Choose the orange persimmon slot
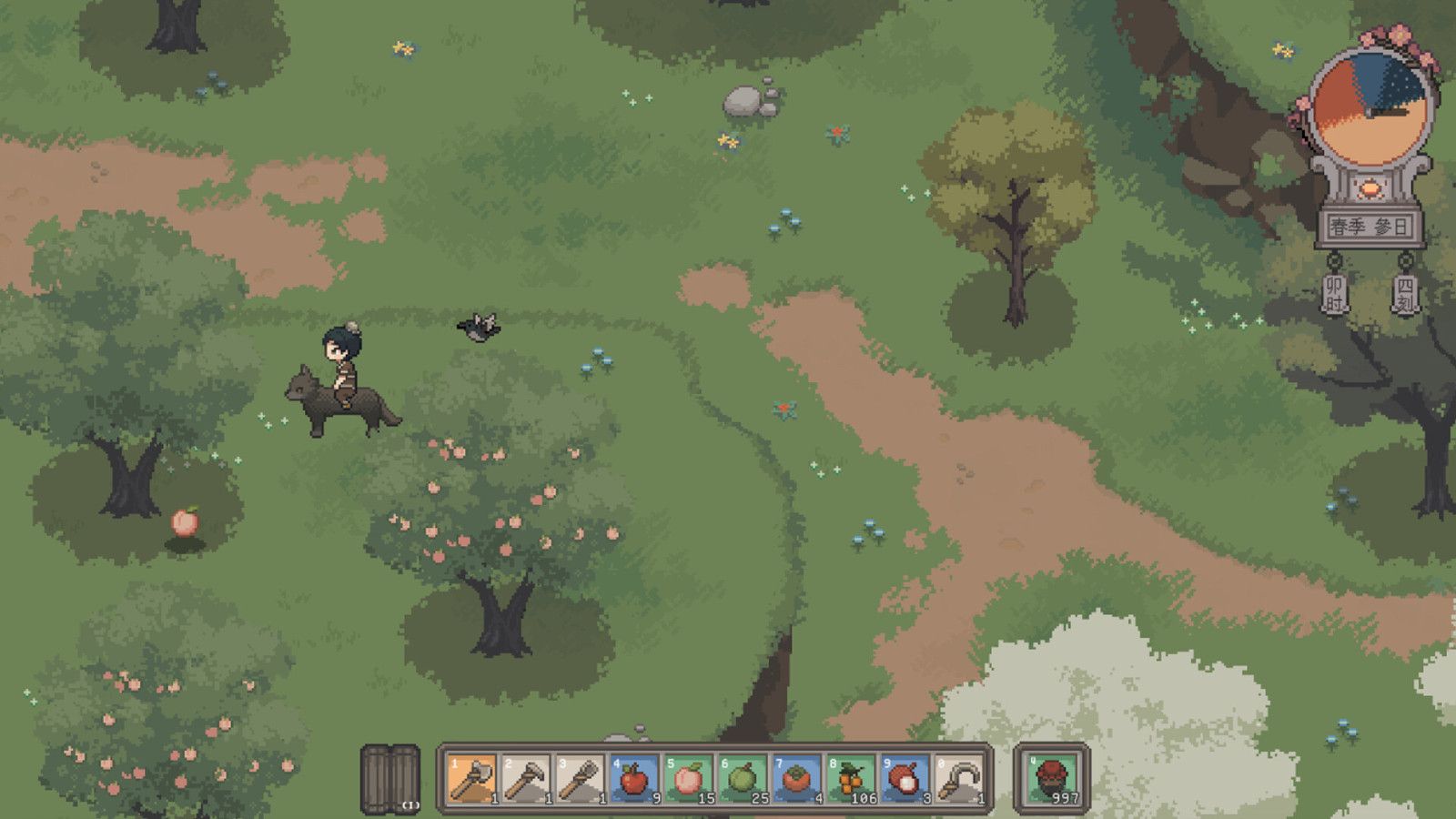 [x=796, y=779]
